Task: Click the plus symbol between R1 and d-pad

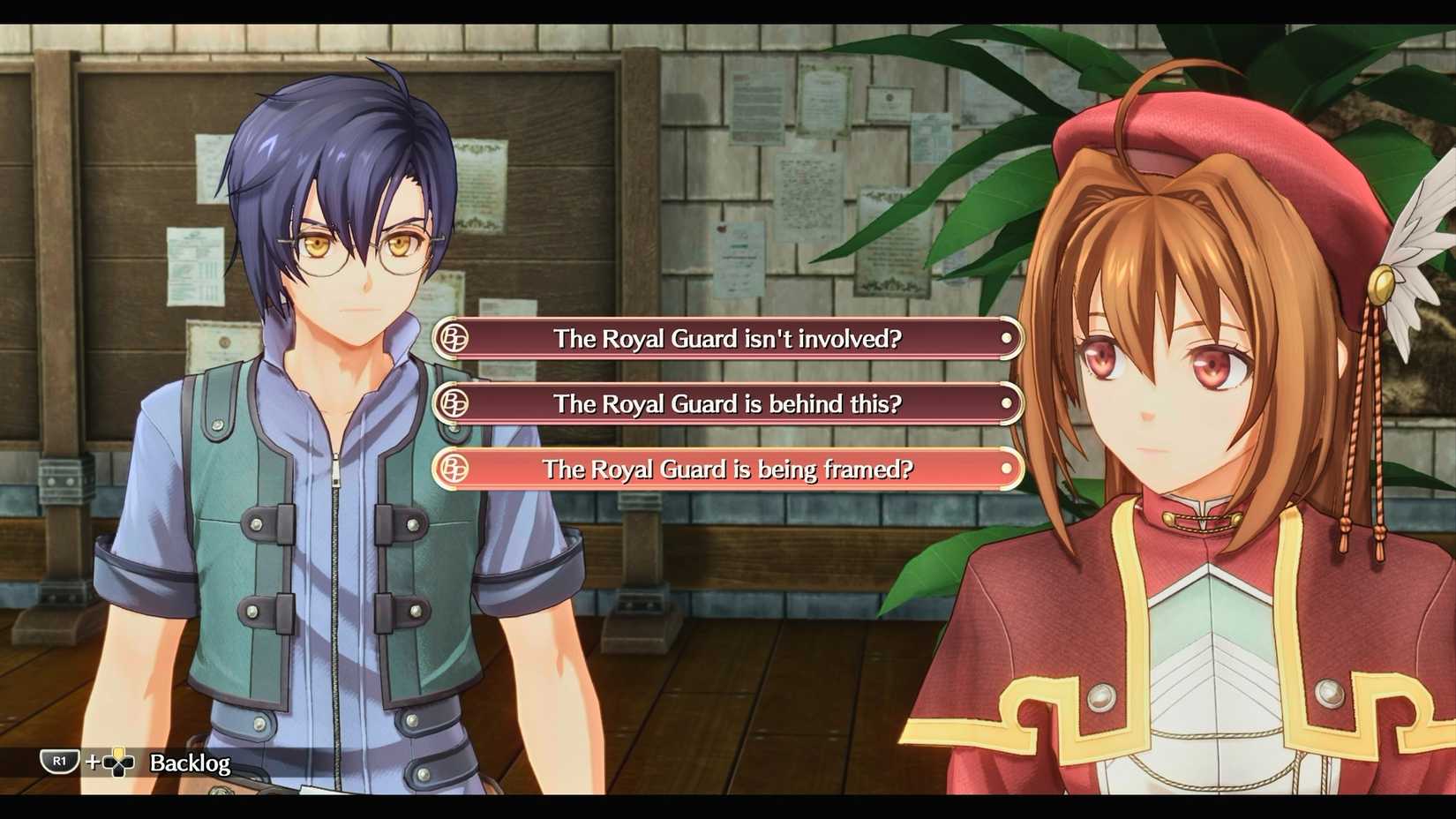Action: [x=91, y=761]
